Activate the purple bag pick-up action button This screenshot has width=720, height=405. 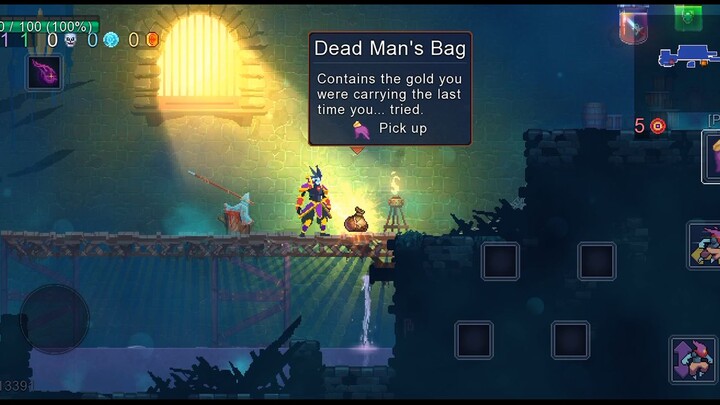[x=711, y=156]
